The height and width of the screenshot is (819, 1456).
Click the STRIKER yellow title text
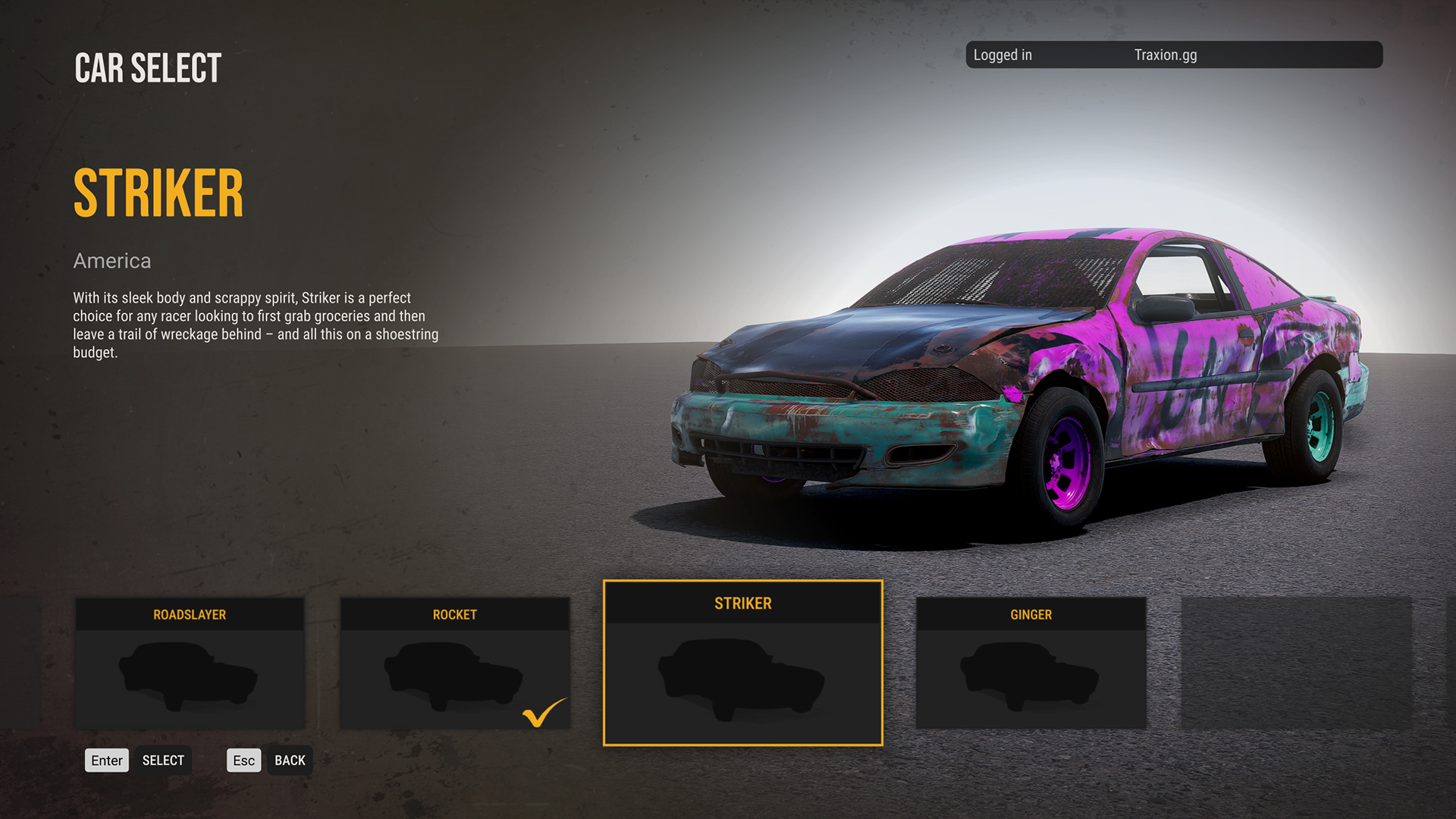tap(158, 191)
